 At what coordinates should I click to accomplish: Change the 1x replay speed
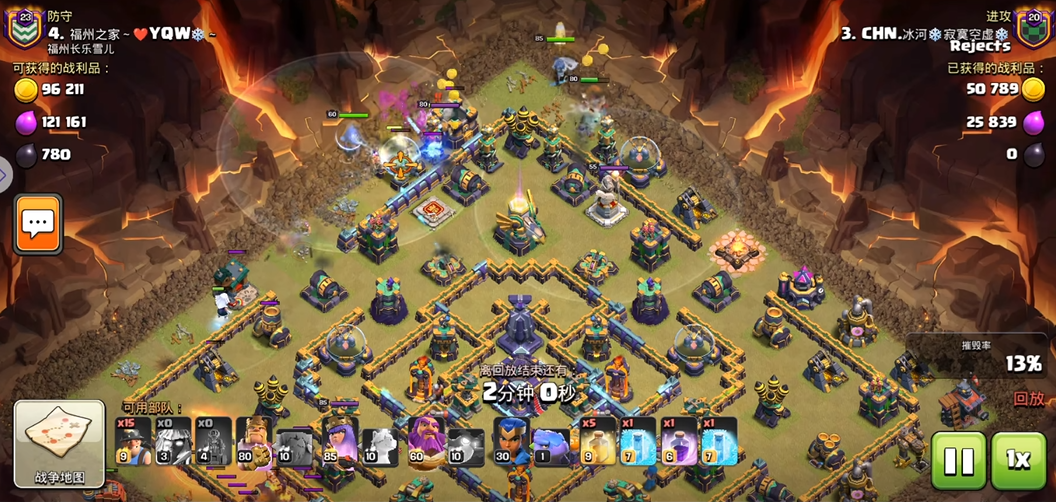1018,460
